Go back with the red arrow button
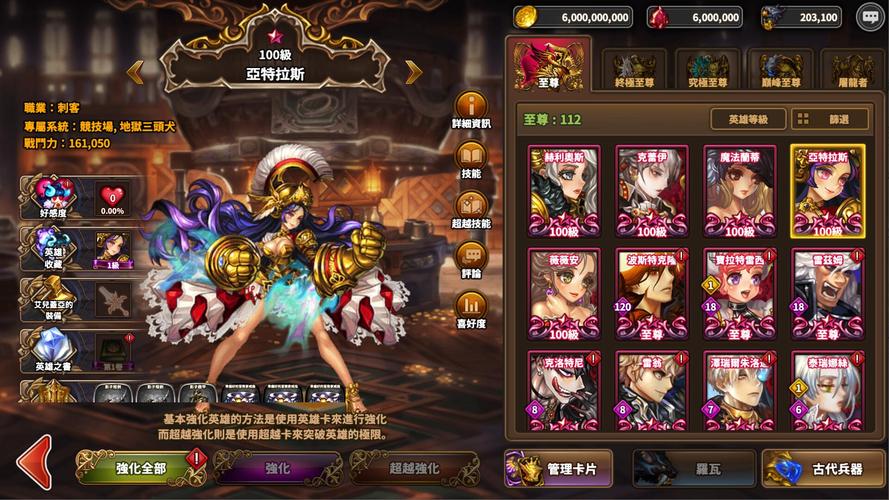 tap(33, 463)
